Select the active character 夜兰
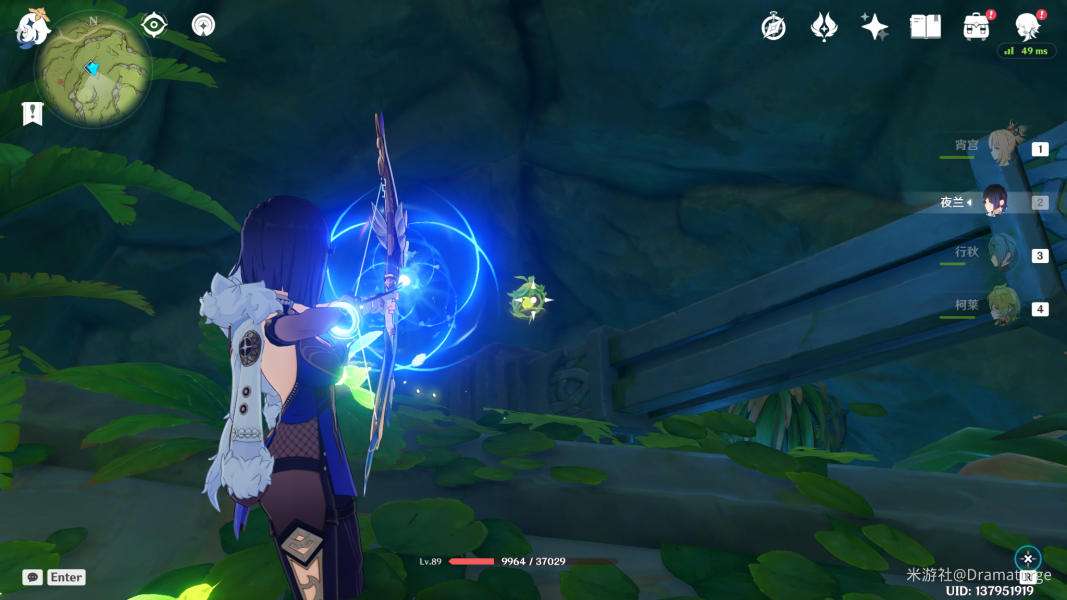 tap(996, 202)
